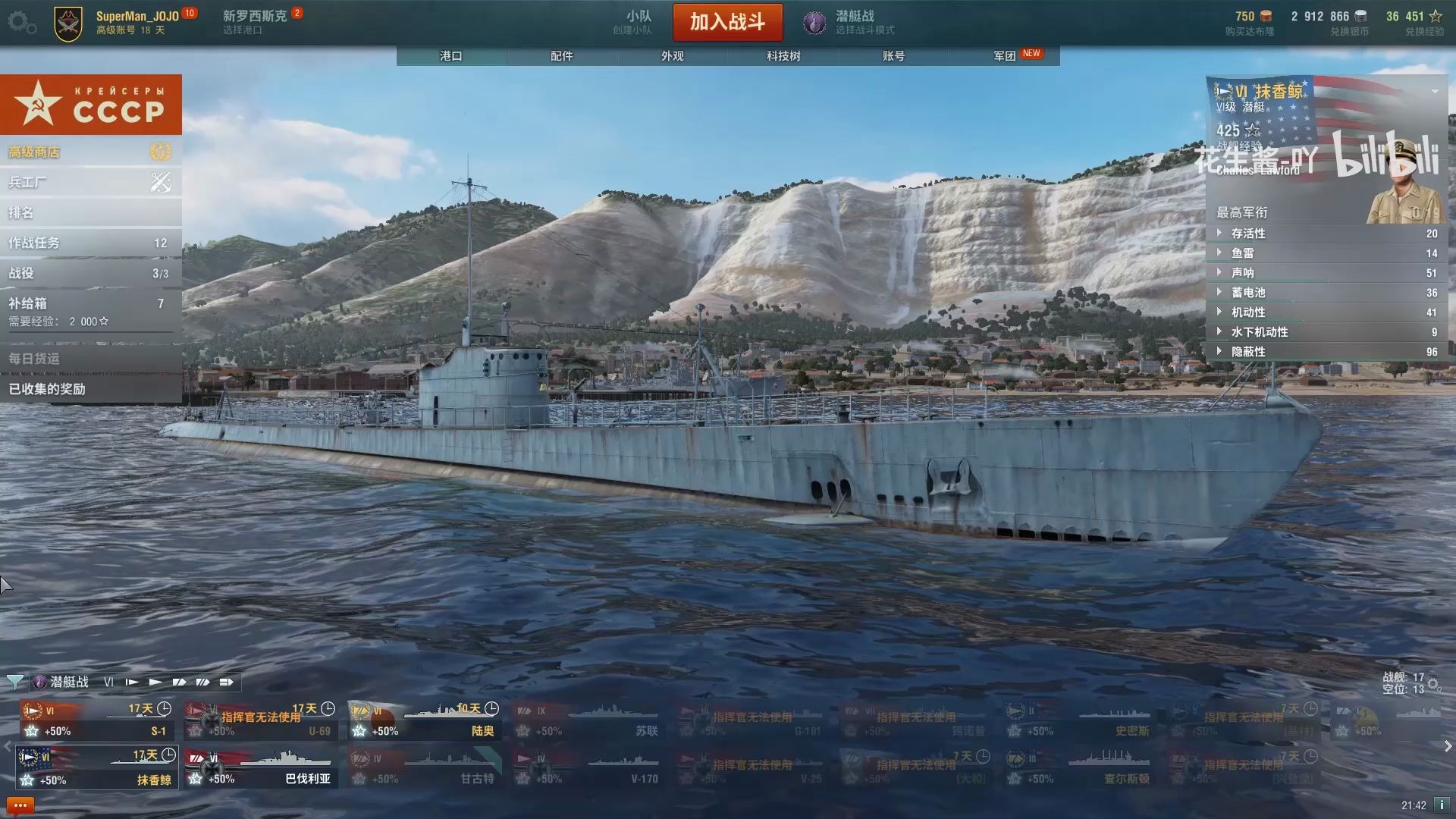Switch to the 配件 modules tab

click(562, 56)
